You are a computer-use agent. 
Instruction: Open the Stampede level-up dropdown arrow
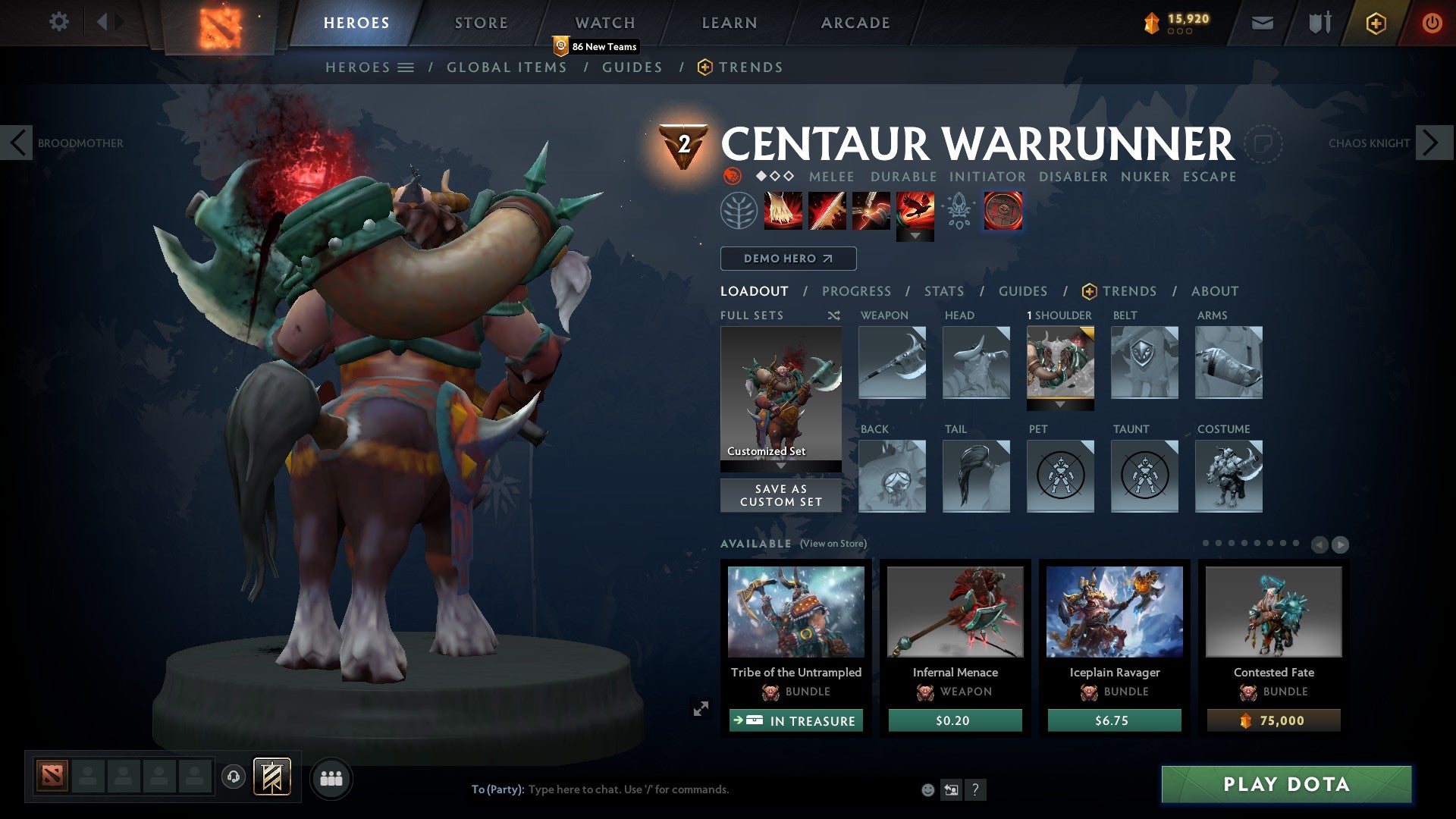[x=917, y=236]
